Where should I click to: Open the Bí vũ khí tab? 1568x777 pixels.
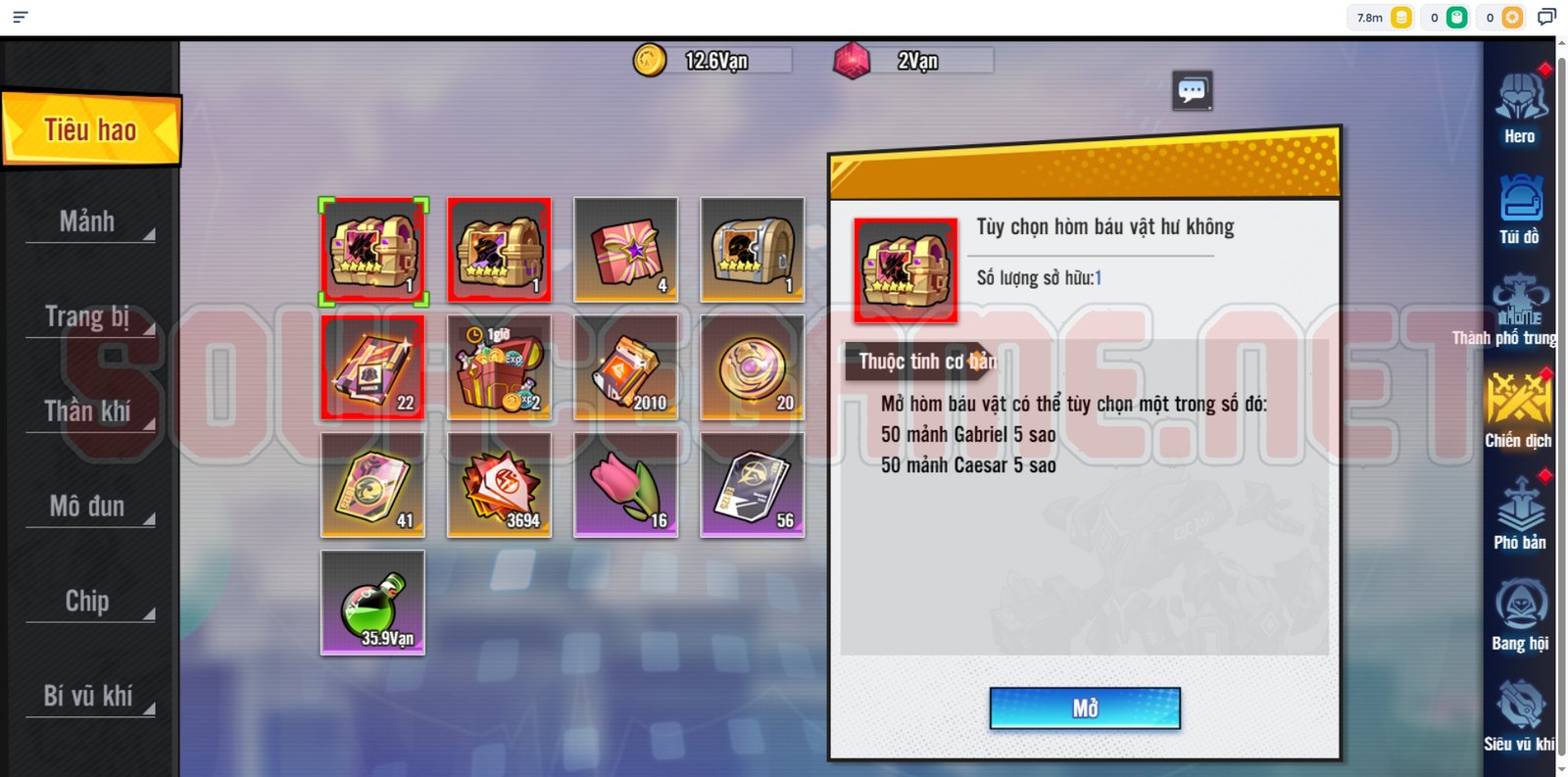[88, 696]
